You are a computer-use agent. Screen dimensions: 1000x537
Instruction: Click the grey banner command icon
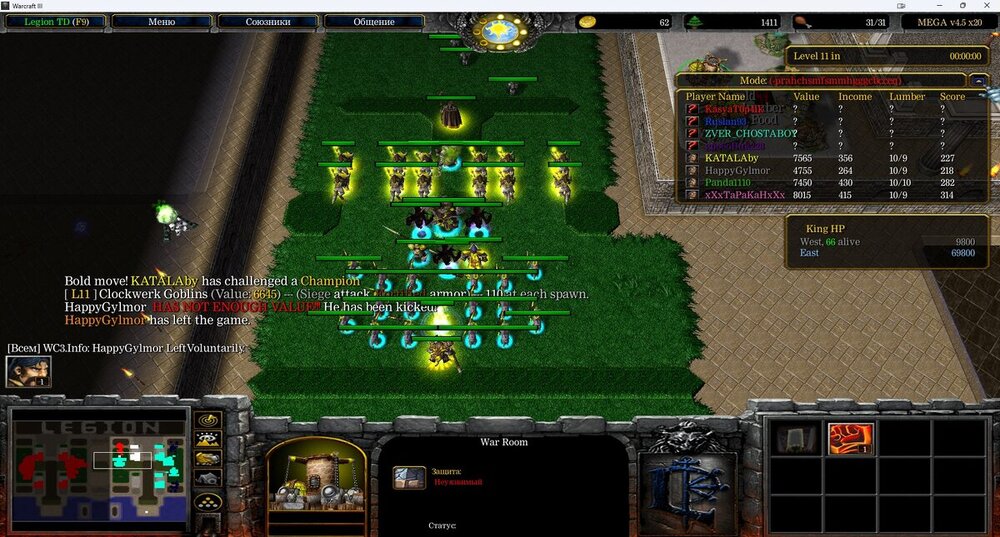click(x=797, y=438)
